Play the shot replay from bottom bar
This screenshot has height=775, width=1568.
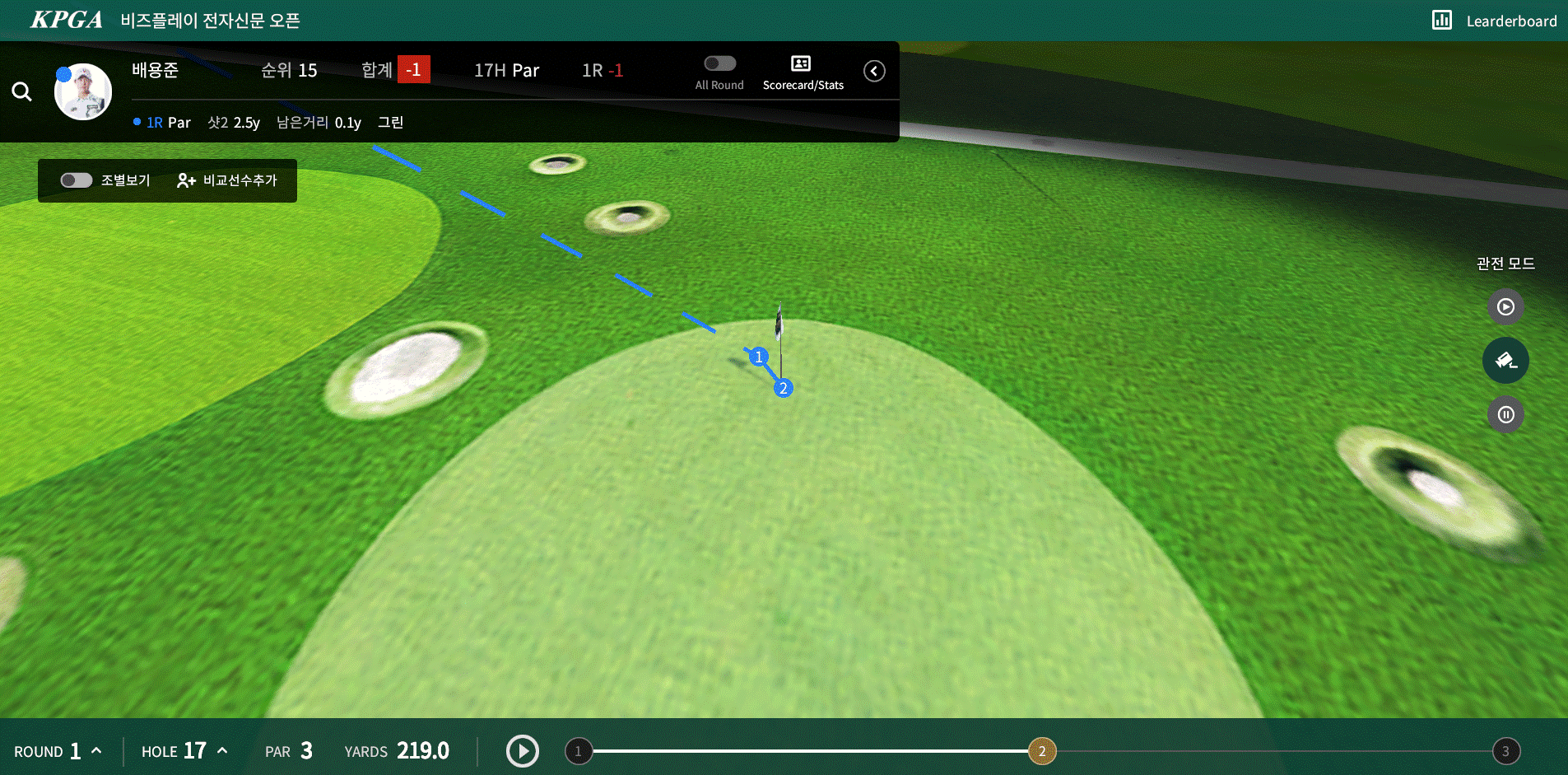tap(523, 751)
